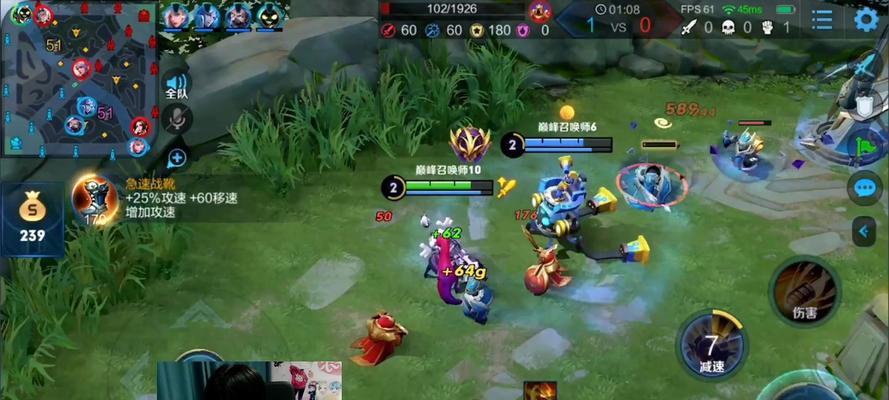Select the black-masked teammate portrait
The image size is (889, 400).
click(269, 14)
